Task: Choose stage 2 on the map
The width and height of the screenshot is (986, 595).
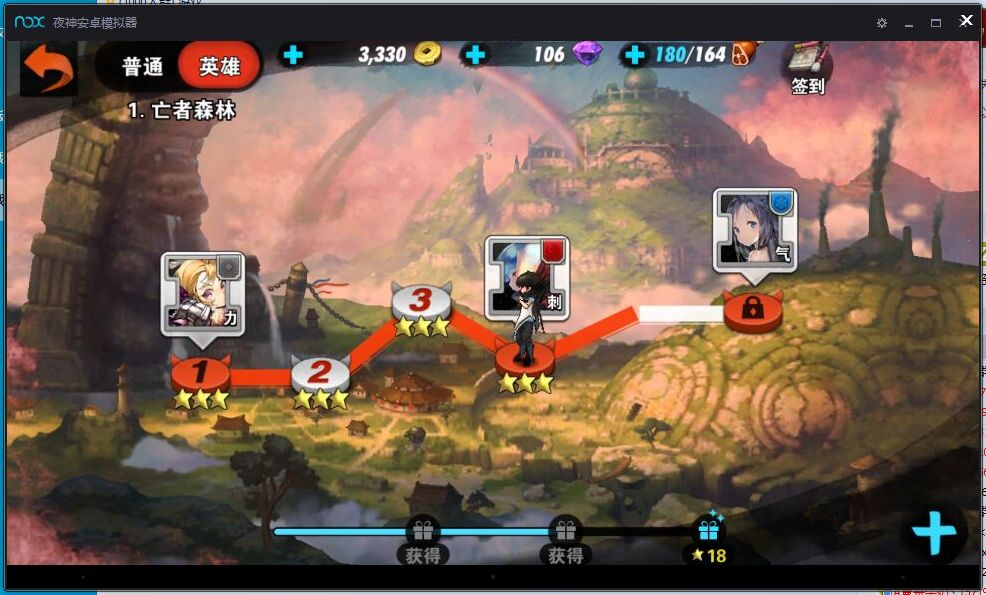Action: pos(320,373)
